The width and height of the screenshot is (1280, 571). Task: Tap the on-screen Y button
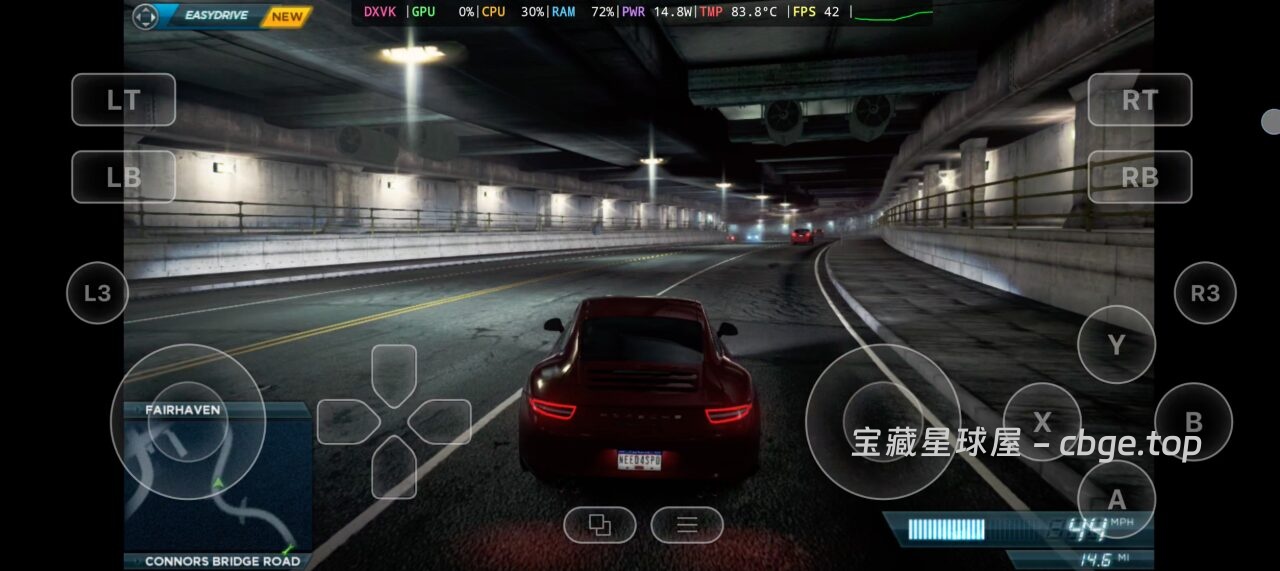pos(1116,345)
